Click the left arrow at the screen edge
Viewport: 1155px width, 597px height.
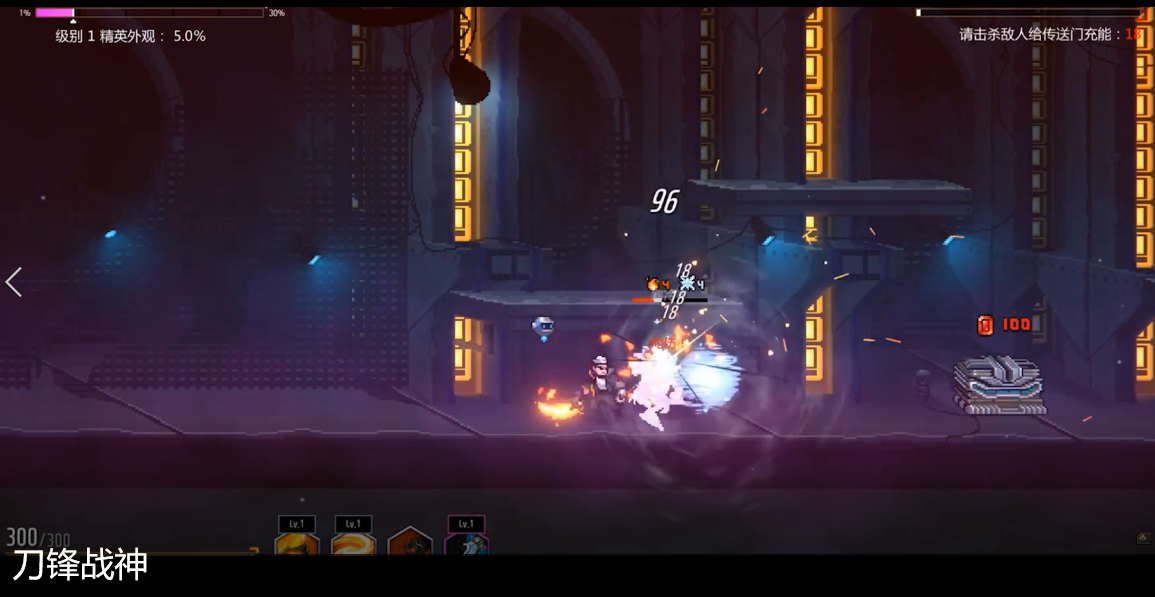point(14,282)
